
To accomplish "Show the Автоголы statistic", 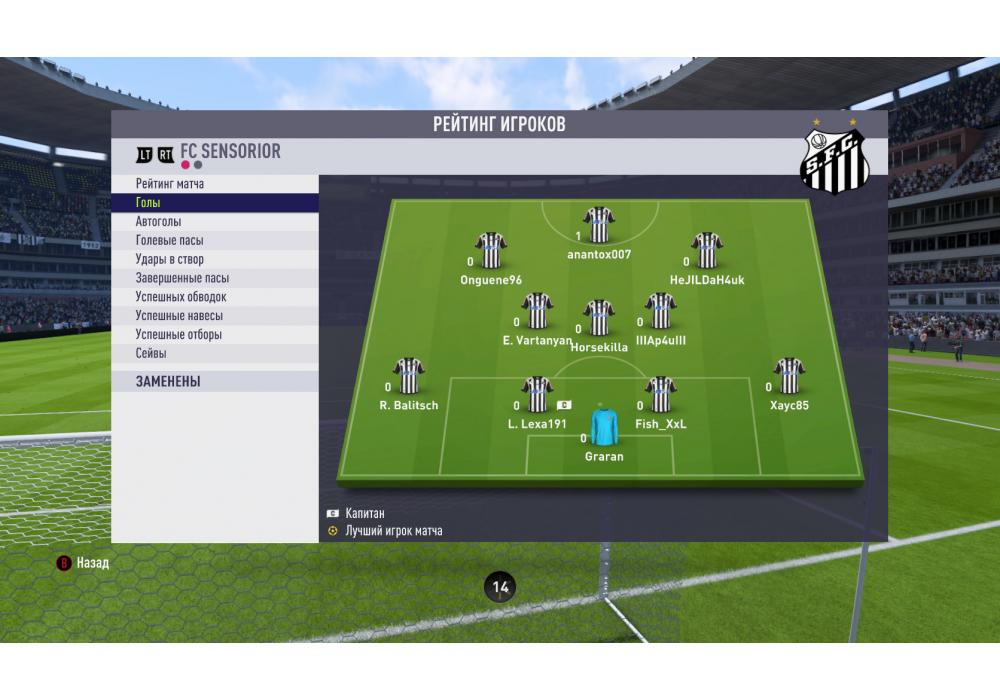I will 158,222.
